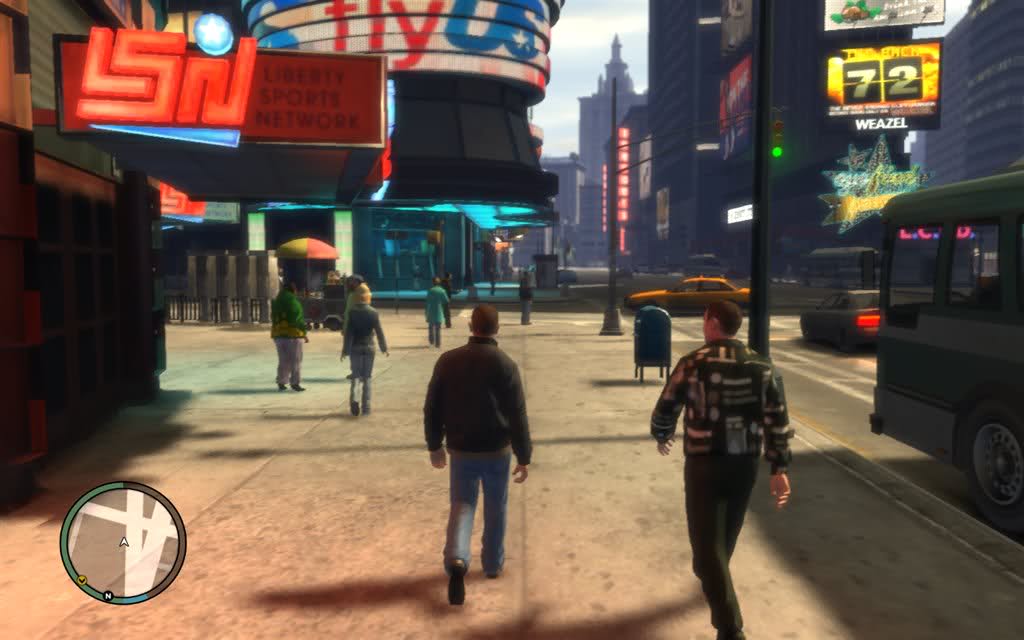1024x640 pixels.
Task: Select the yellow blip on the radar edge
Action: pos(80,580)
